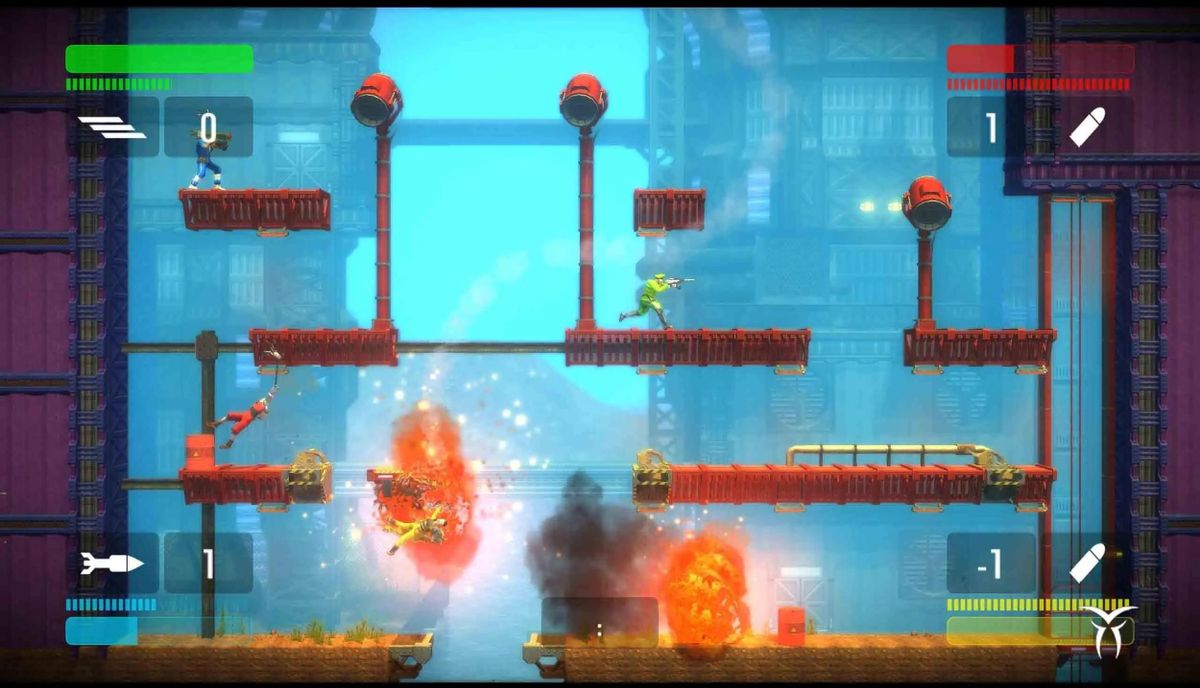1200x688 pixels.
Task: Click the red player's bullet weapon icon
Action: 1087,127
